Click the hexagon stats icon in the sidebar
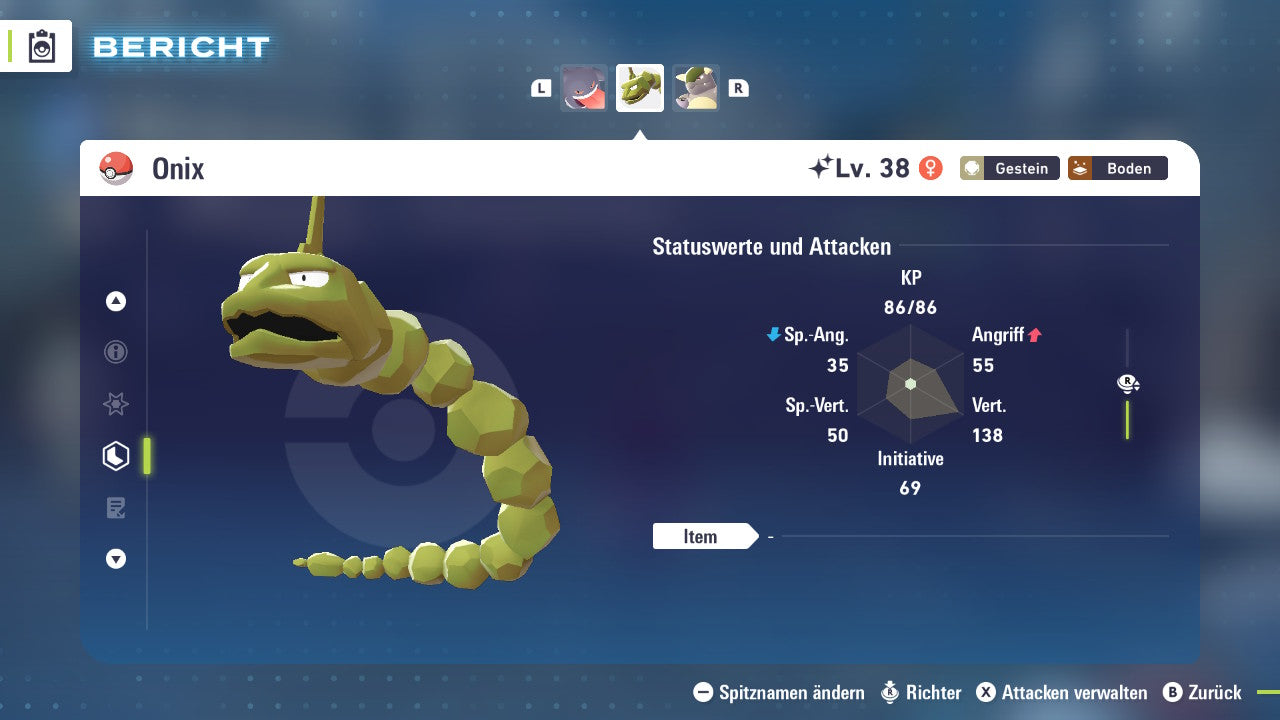This screenshot has height=720, width=1280. (116, 455)
